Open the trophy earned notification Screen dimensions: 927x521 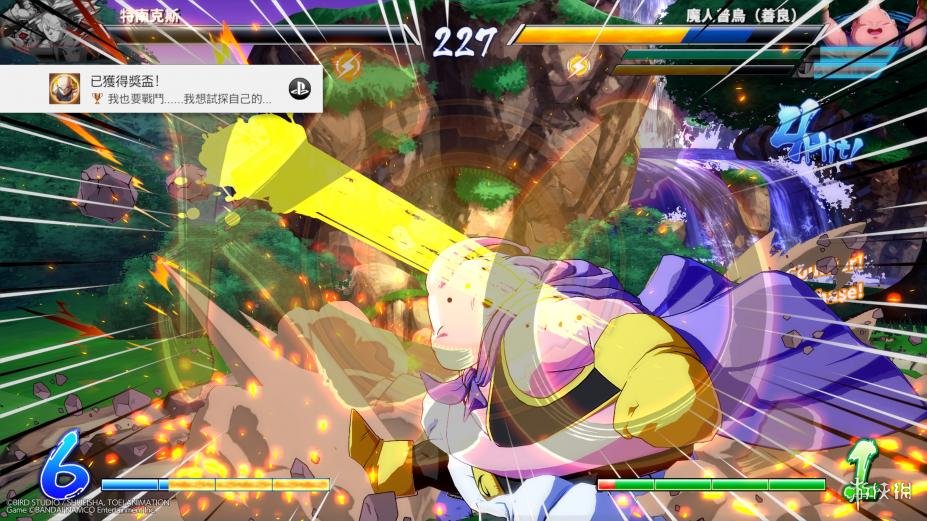pos(160,89)
